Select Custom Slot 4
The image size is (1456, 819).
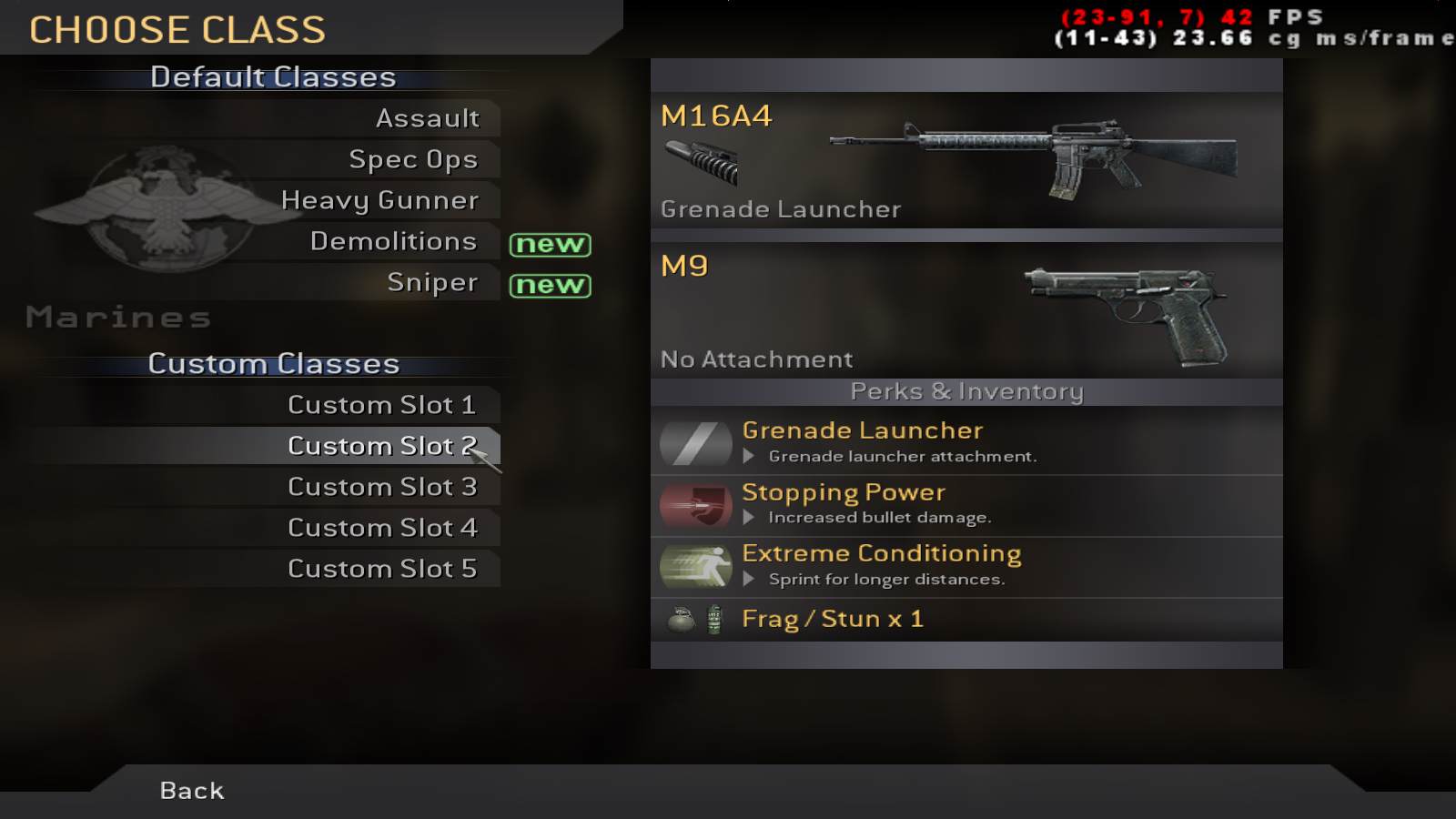pyautogui.click(x=381, y=528)
